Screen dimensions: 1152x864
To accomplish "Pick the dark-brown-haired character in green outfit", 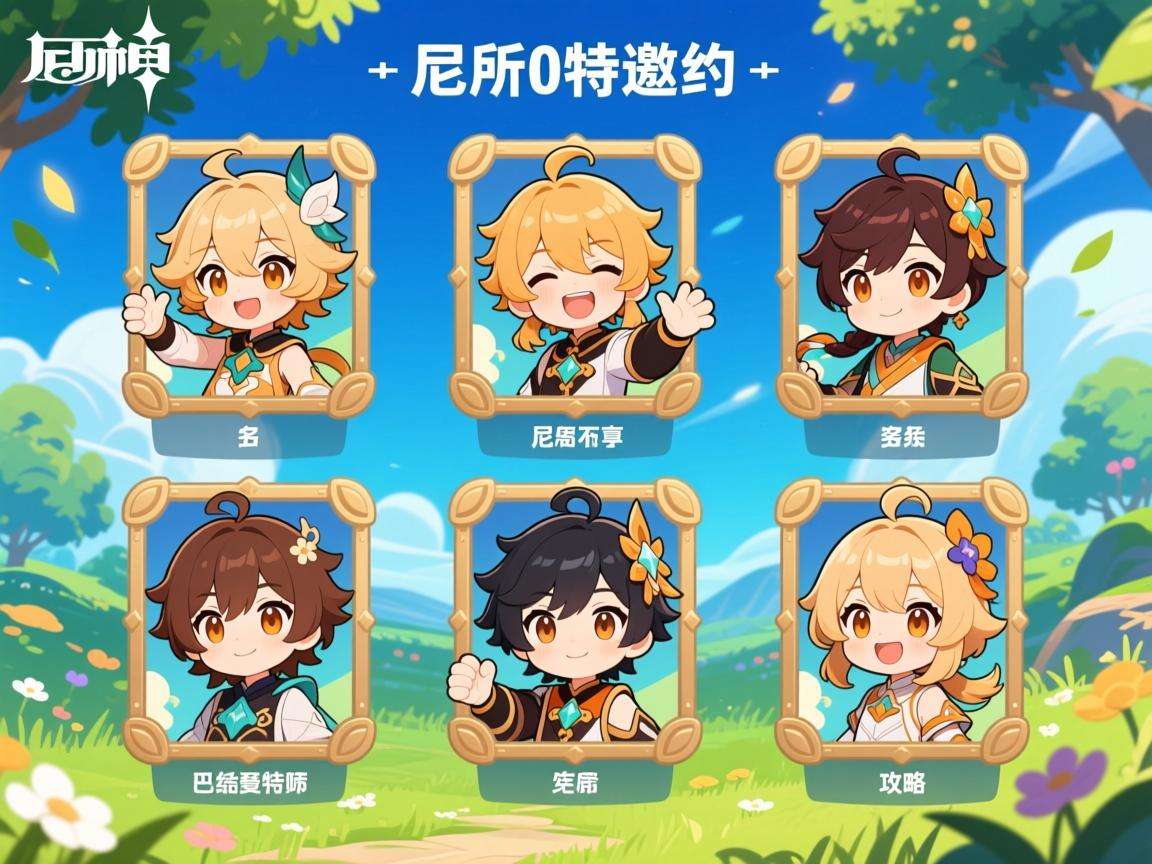I will pyautogui.click(x=902, y=275).
